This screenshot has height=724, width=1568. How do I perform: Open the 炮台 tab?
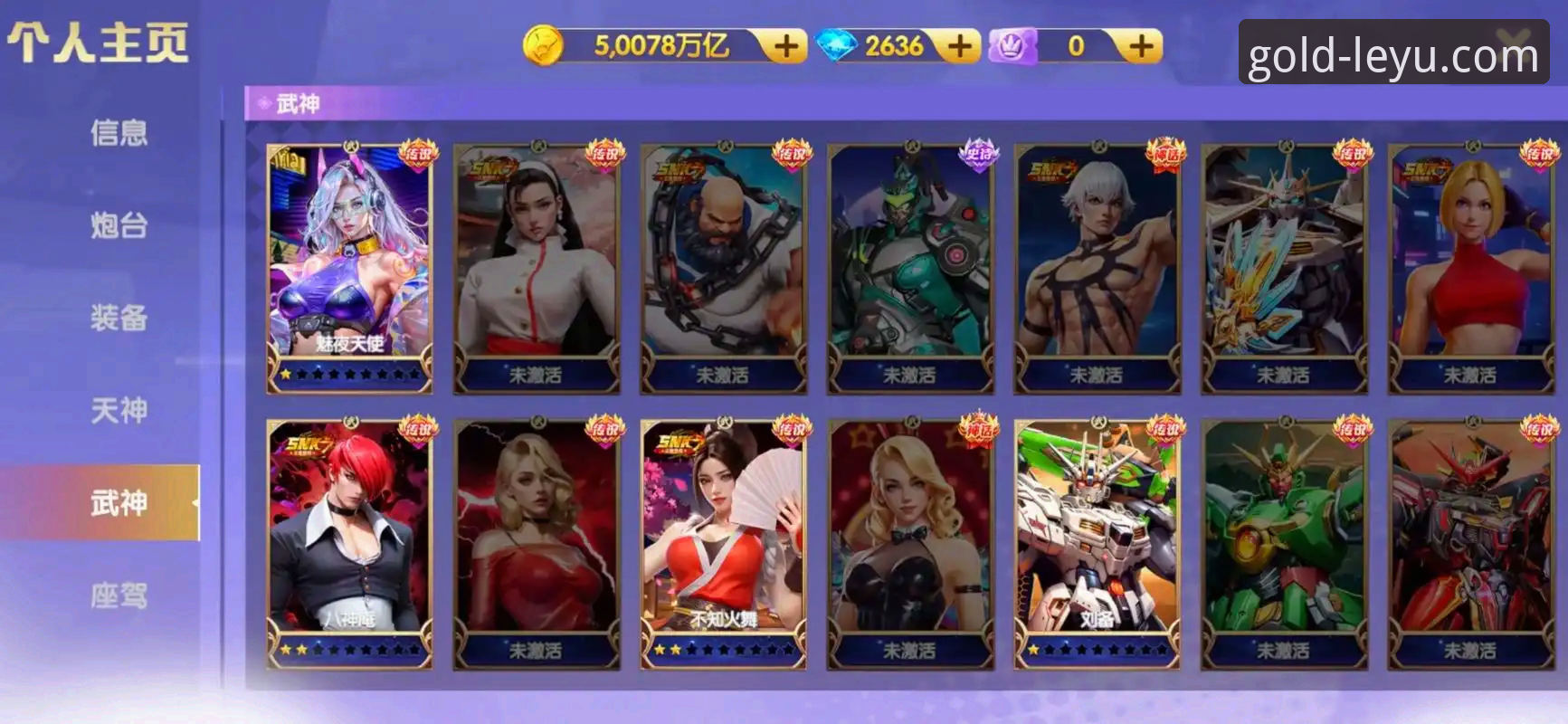tap(119, 225)
